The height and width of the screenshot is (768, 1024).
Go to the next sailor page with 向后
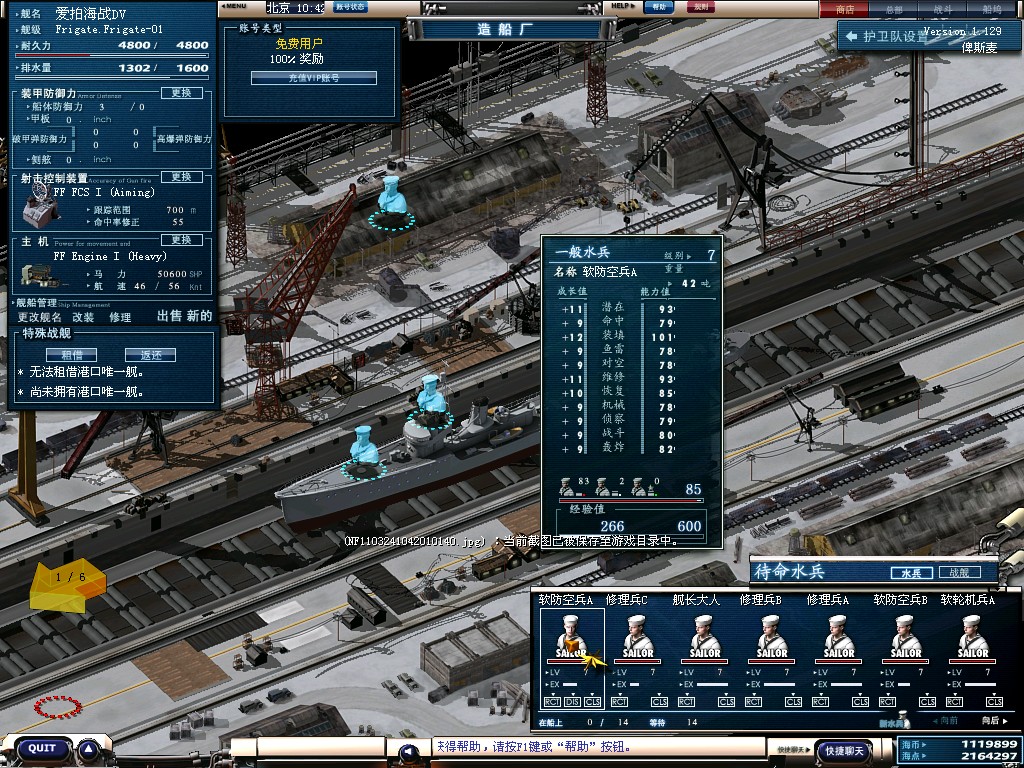pos(990,720)
